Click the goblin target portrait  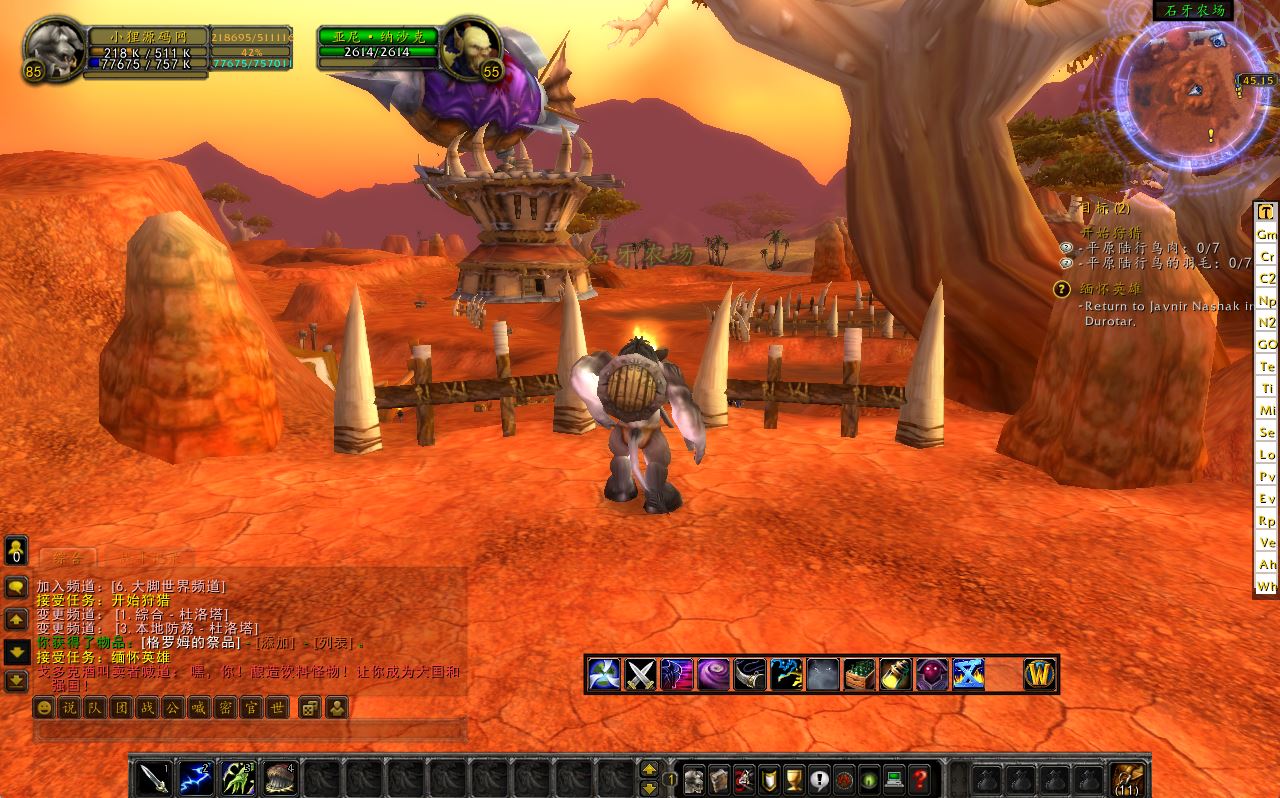point(470,46)
